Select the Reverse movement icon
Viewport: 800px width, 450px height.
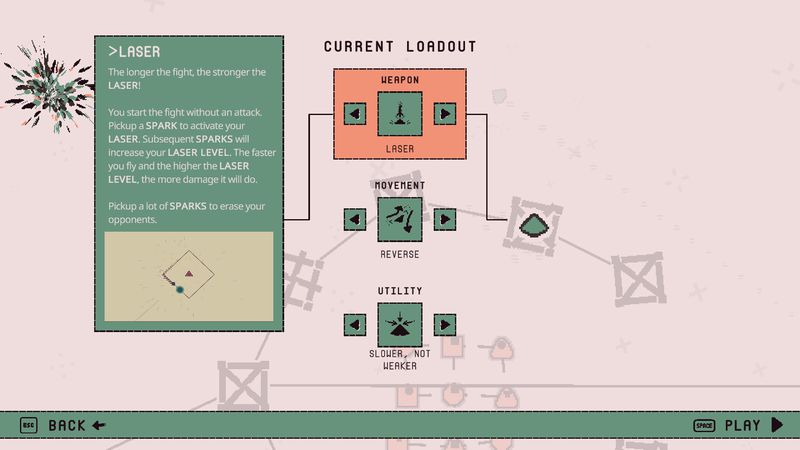(x=400, y=218)
